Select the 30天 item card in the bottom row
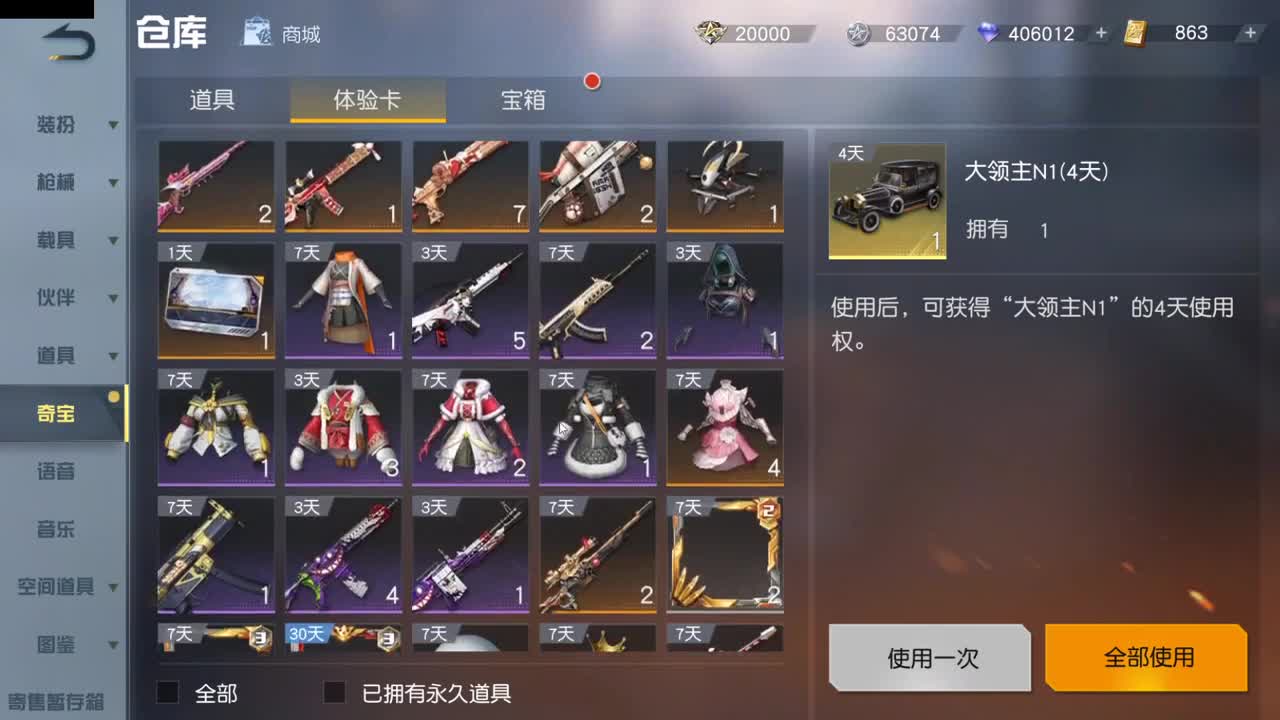The image size is (1280, 720). pos(343,640)
